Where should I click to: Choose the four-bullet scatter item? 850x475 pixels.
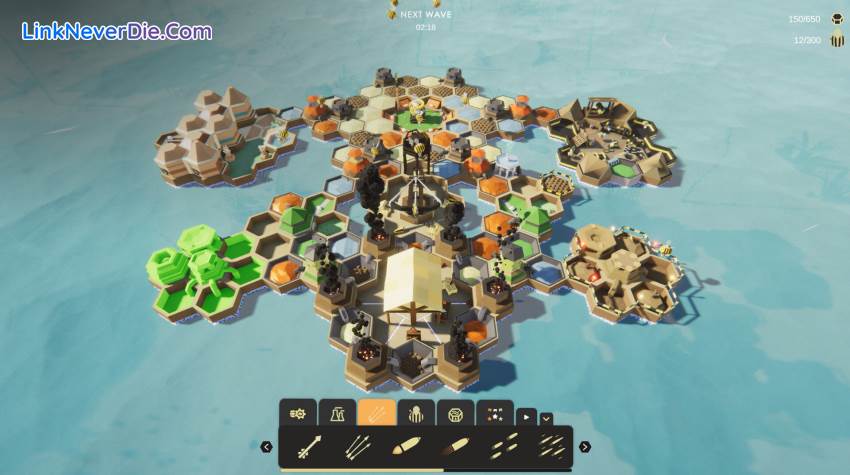pos(501,447)
